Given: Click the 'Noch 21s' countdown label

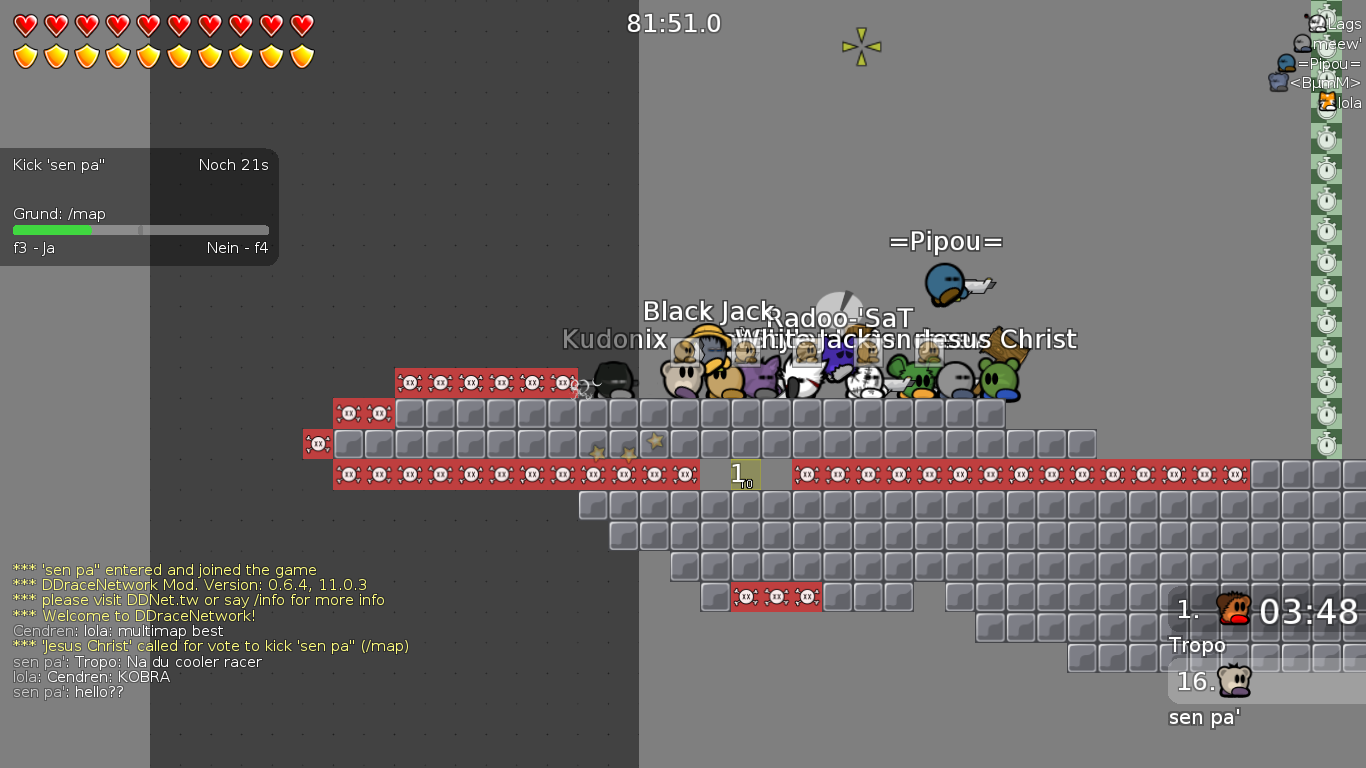Looking at the screenshot, I should point(233,165).
